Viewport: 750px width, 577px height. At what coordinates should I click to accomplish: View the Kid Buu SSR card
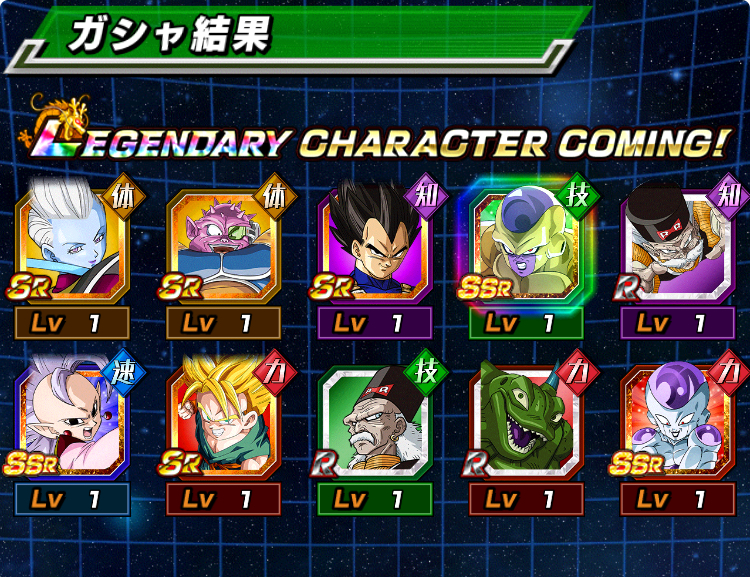[x=72, y=422]
